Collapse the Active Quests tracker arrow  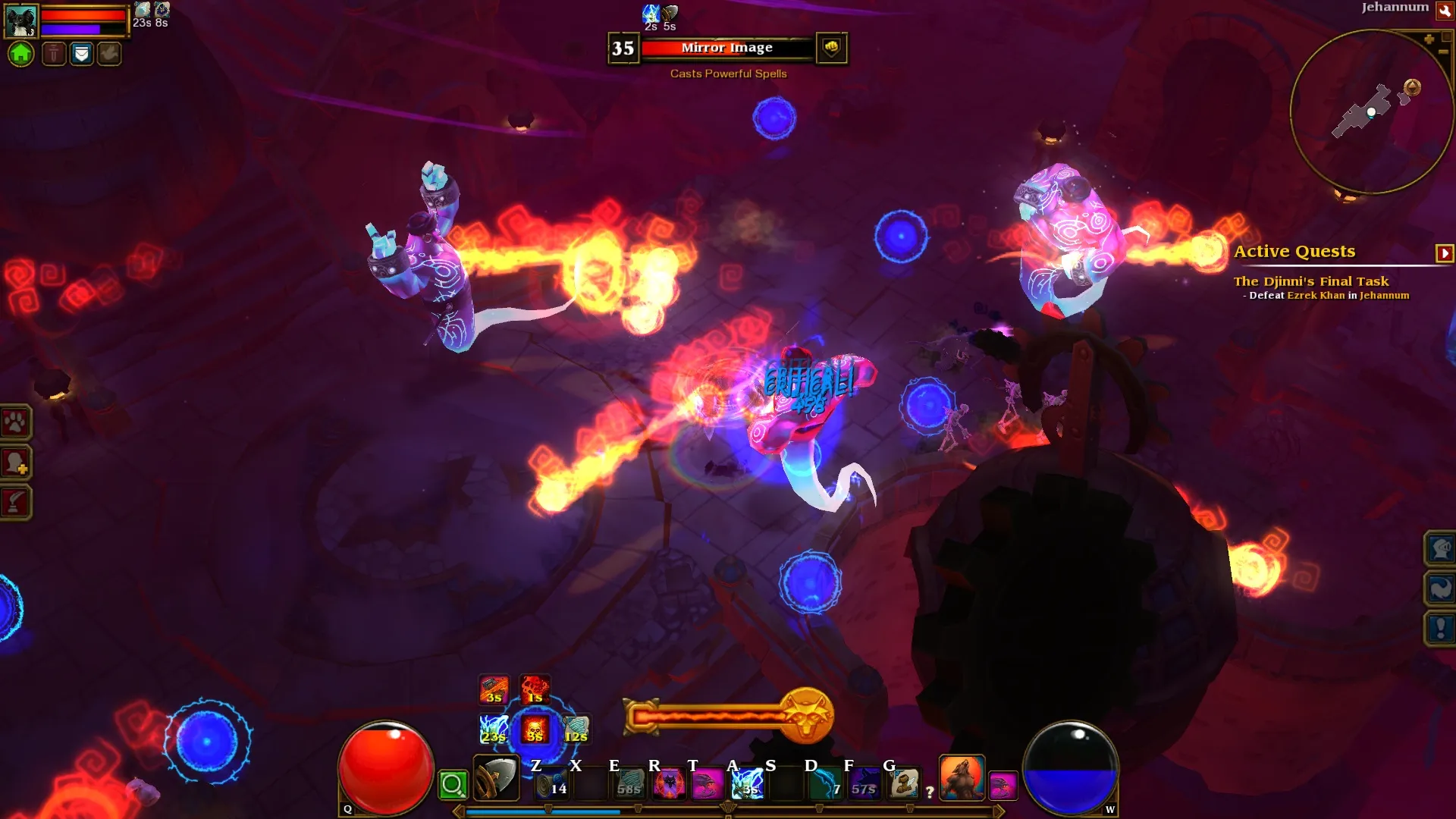pos(1444,253)
